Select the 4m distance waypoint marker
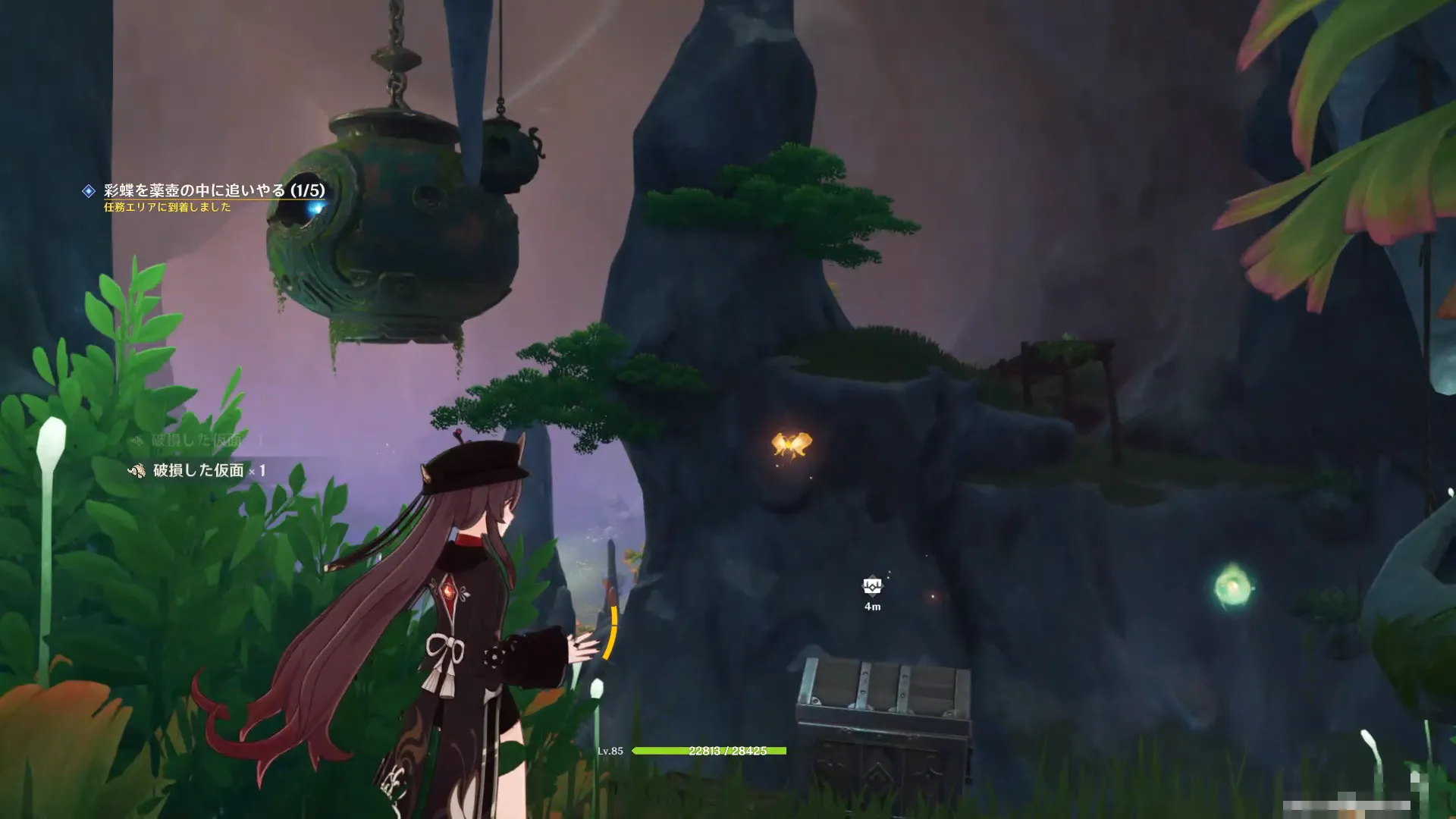The height and width of the screenshot is (819, 1456). tap(872, 586)
